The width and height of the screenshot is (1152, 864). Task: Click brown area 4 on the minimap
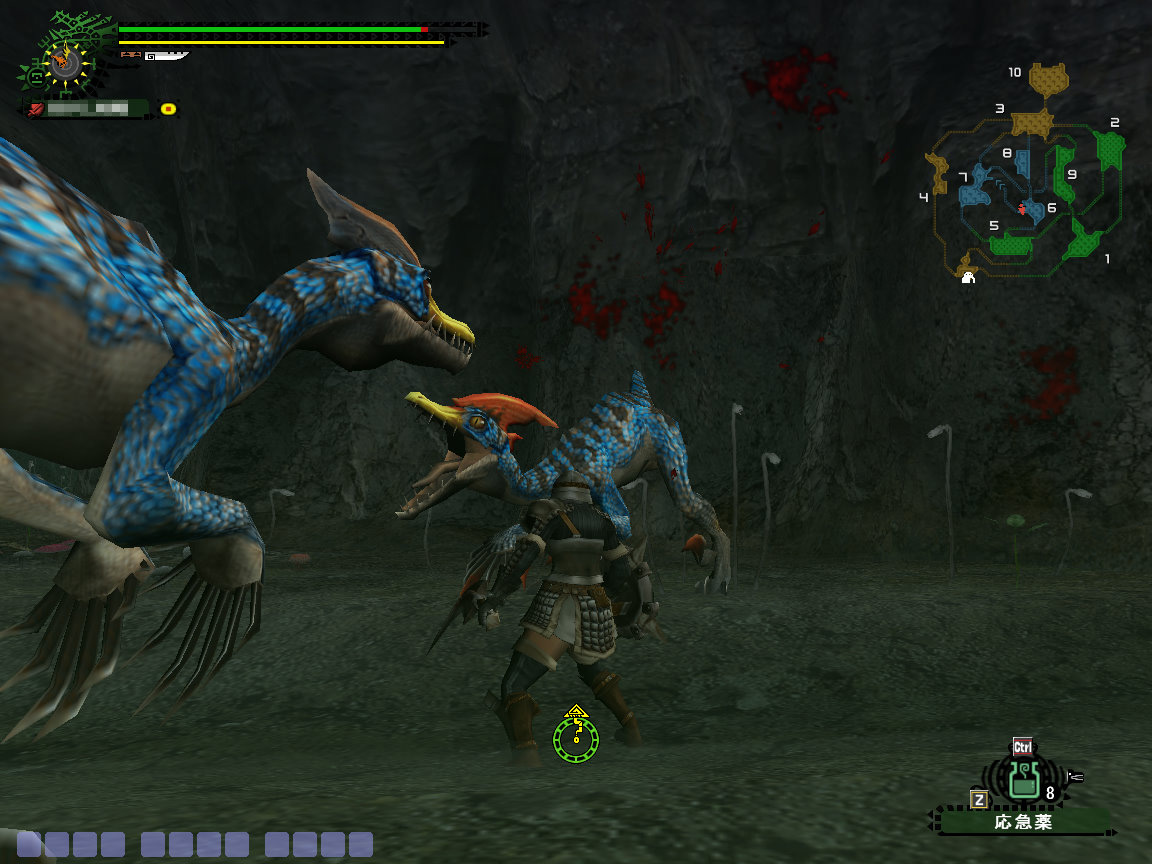click(939, 174)
